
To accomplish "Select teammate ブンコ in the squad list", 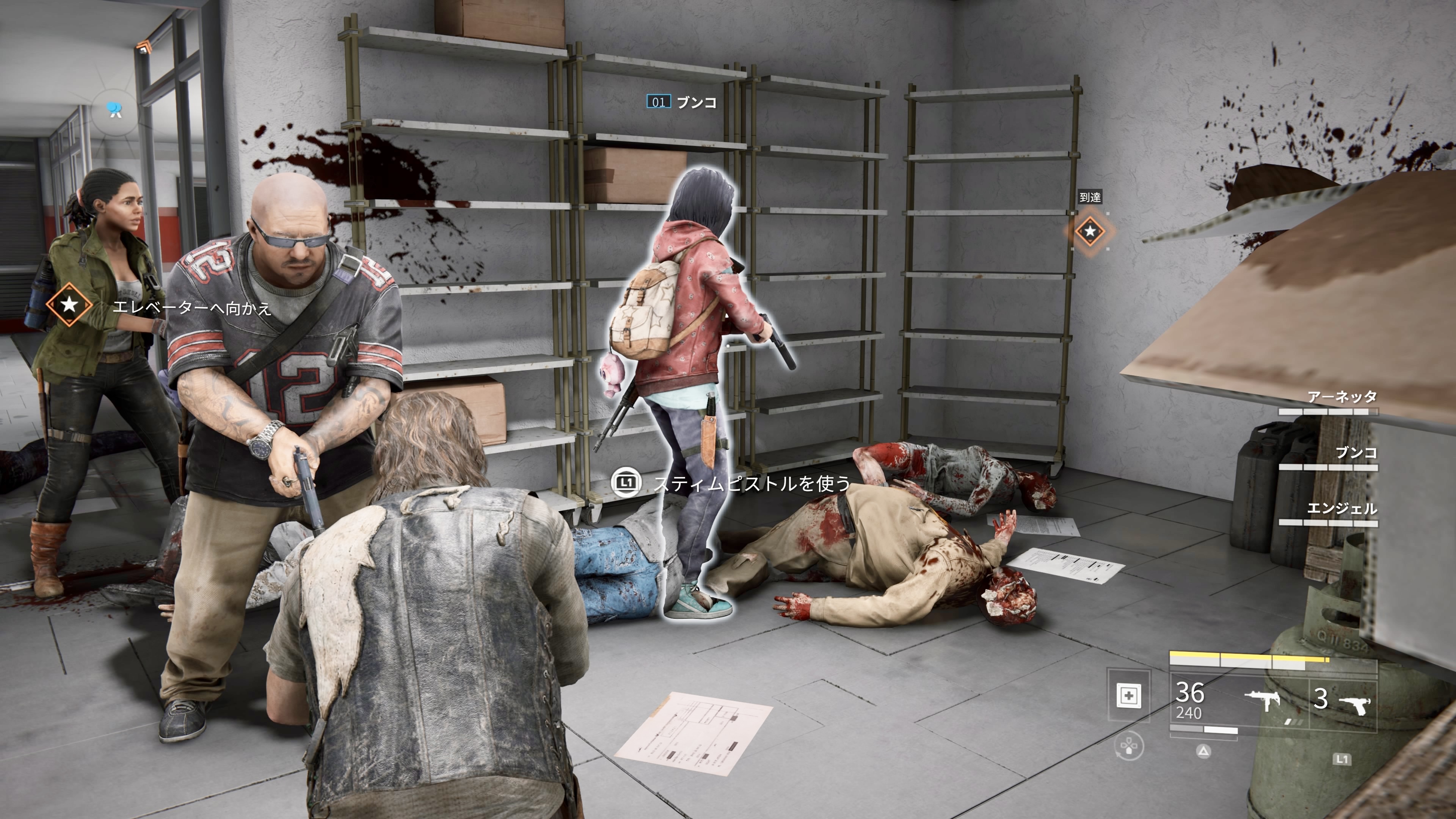I will pos(1356,453).
